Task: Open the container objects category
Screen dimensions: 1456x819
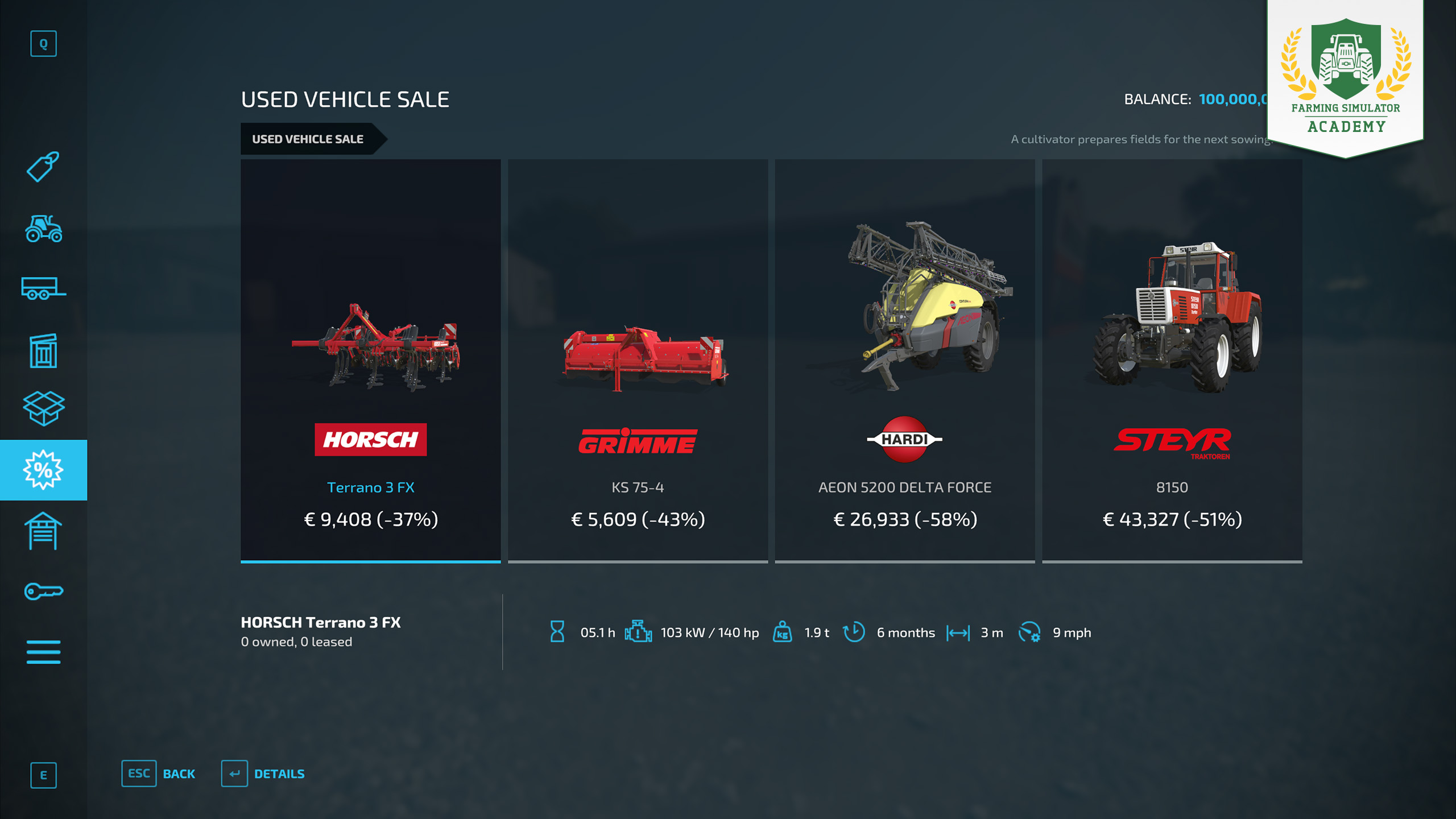Action: click(43, 350)
